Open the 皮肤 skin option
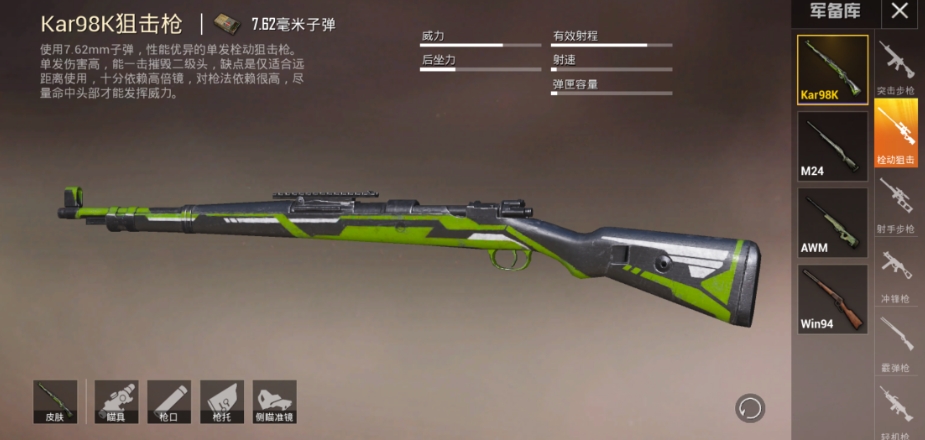This screenshot has height=440, width=925. [55, 400]
